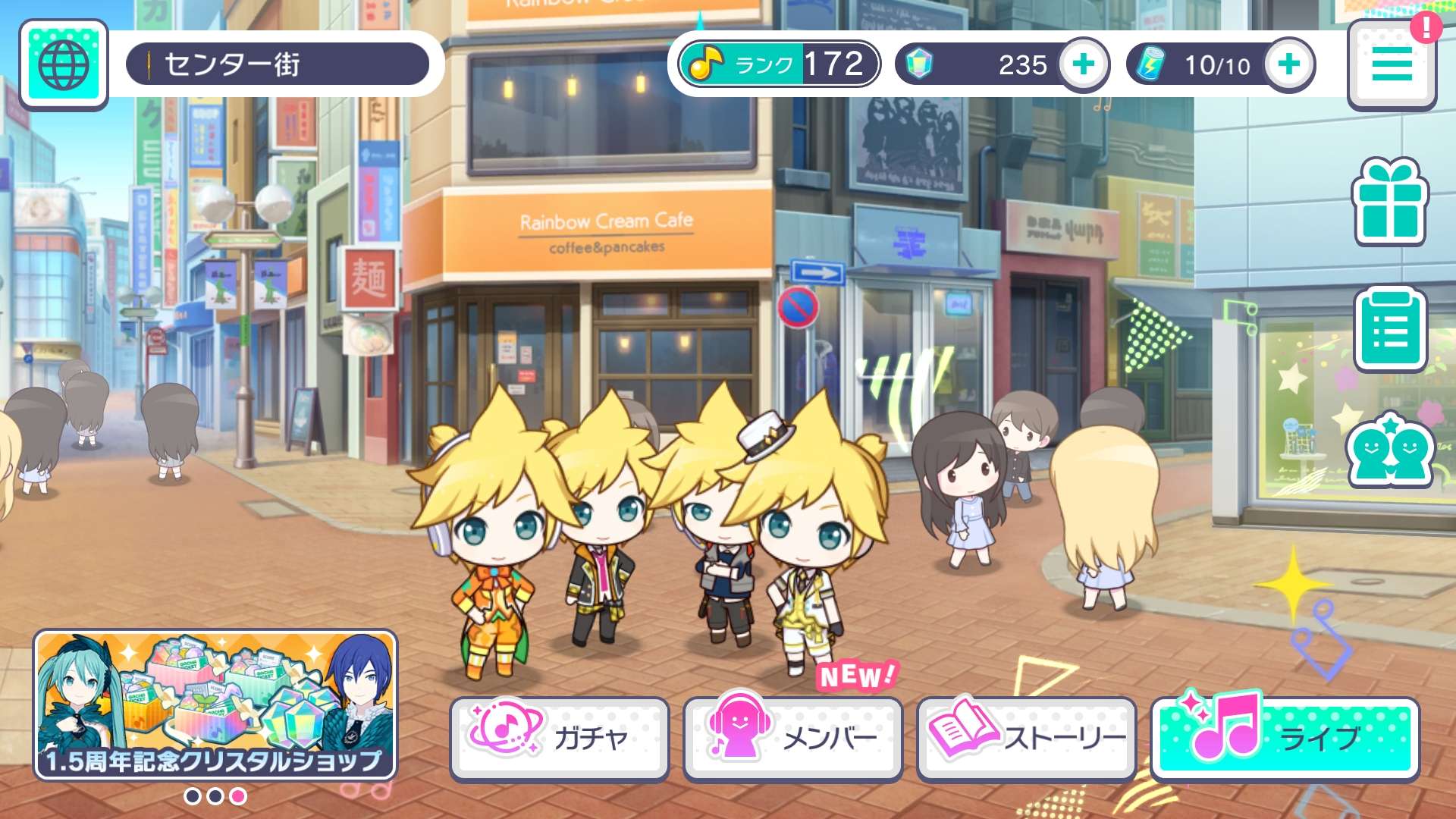Image resolution: width=1456 pixels, height=819 pixels.
Task: Add more crystals with plus button
Action: 1084,64
